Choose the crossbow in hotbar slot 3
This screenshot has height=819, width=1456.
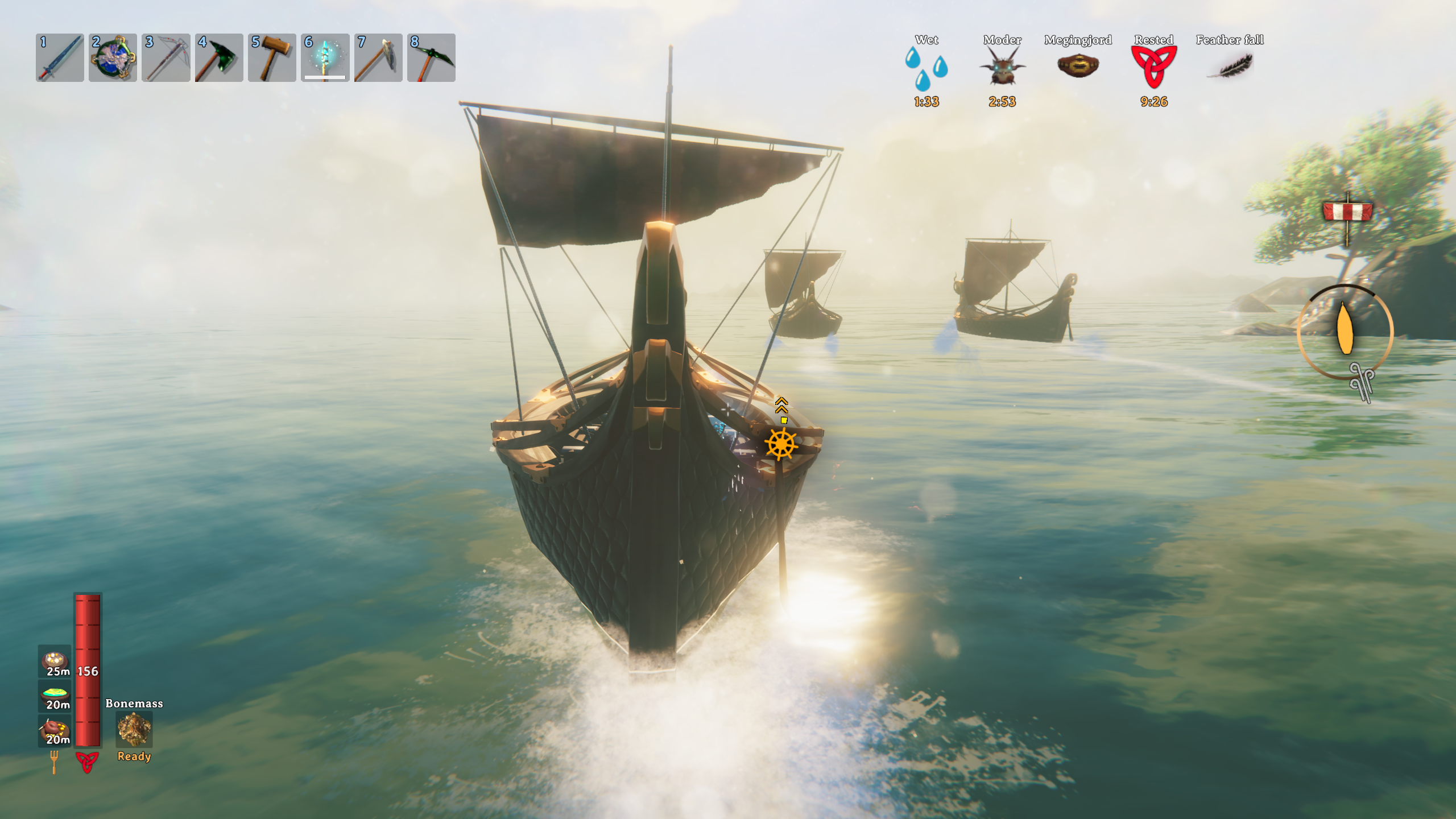point(166,57)
